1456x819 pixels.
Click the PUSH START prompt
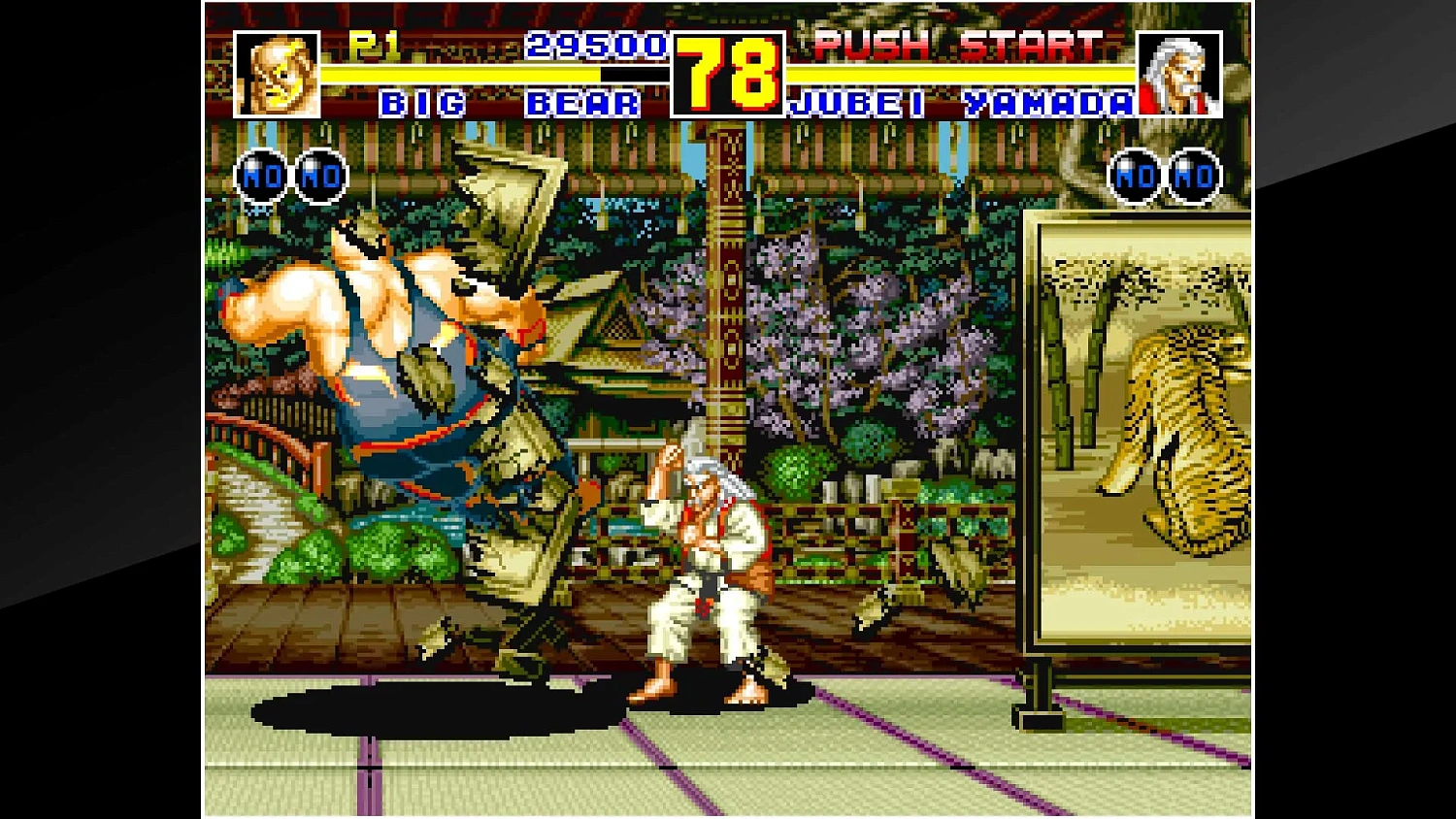[x=956, y=44]
